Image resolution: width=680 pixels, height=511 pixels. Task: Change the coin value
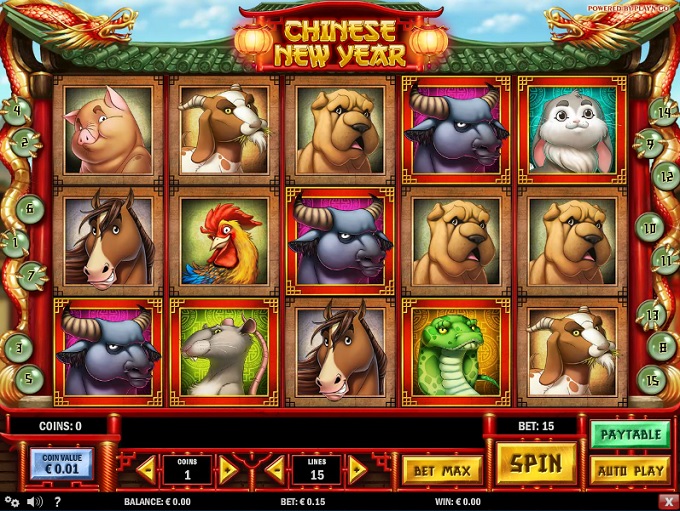61,464
